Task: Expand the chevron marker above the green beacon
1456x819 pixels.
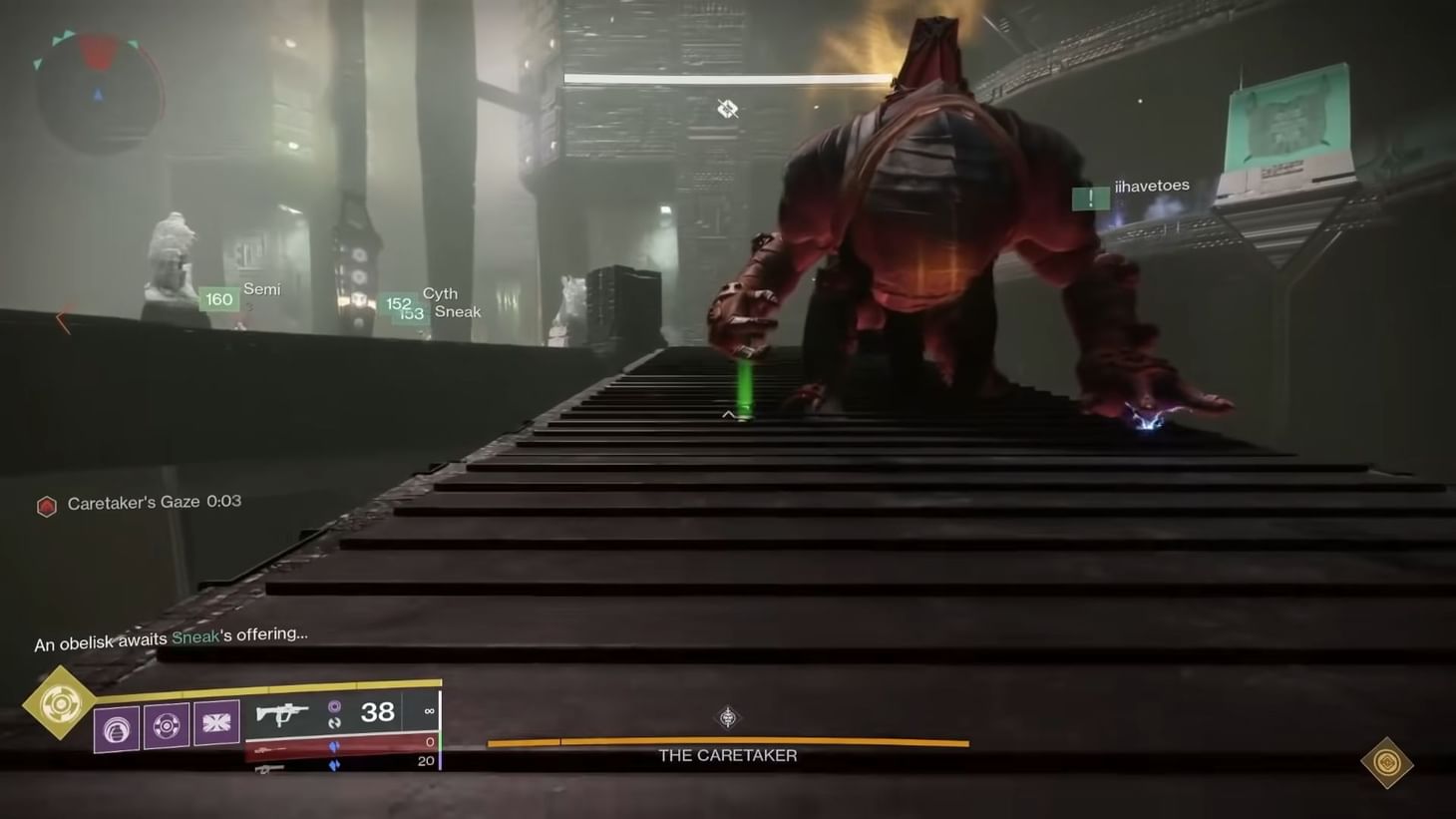Action: pyautogui.click(x=728, y=413)
